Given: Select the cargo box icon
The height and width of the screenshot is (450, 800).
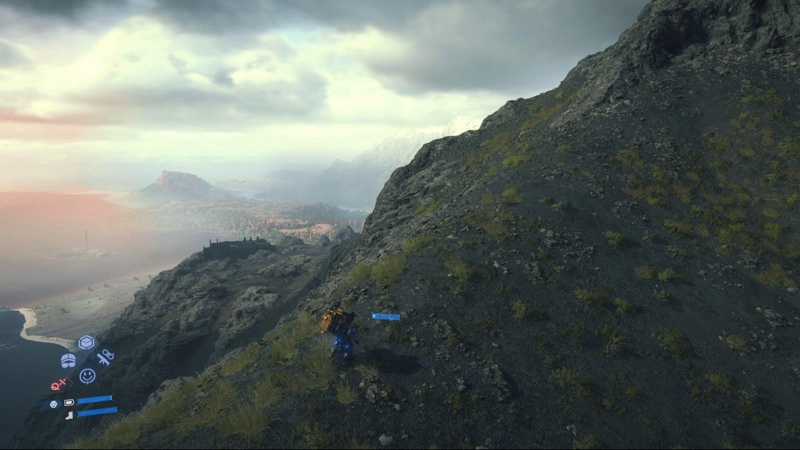Looking at the screenshot, I should coord(86,343).
